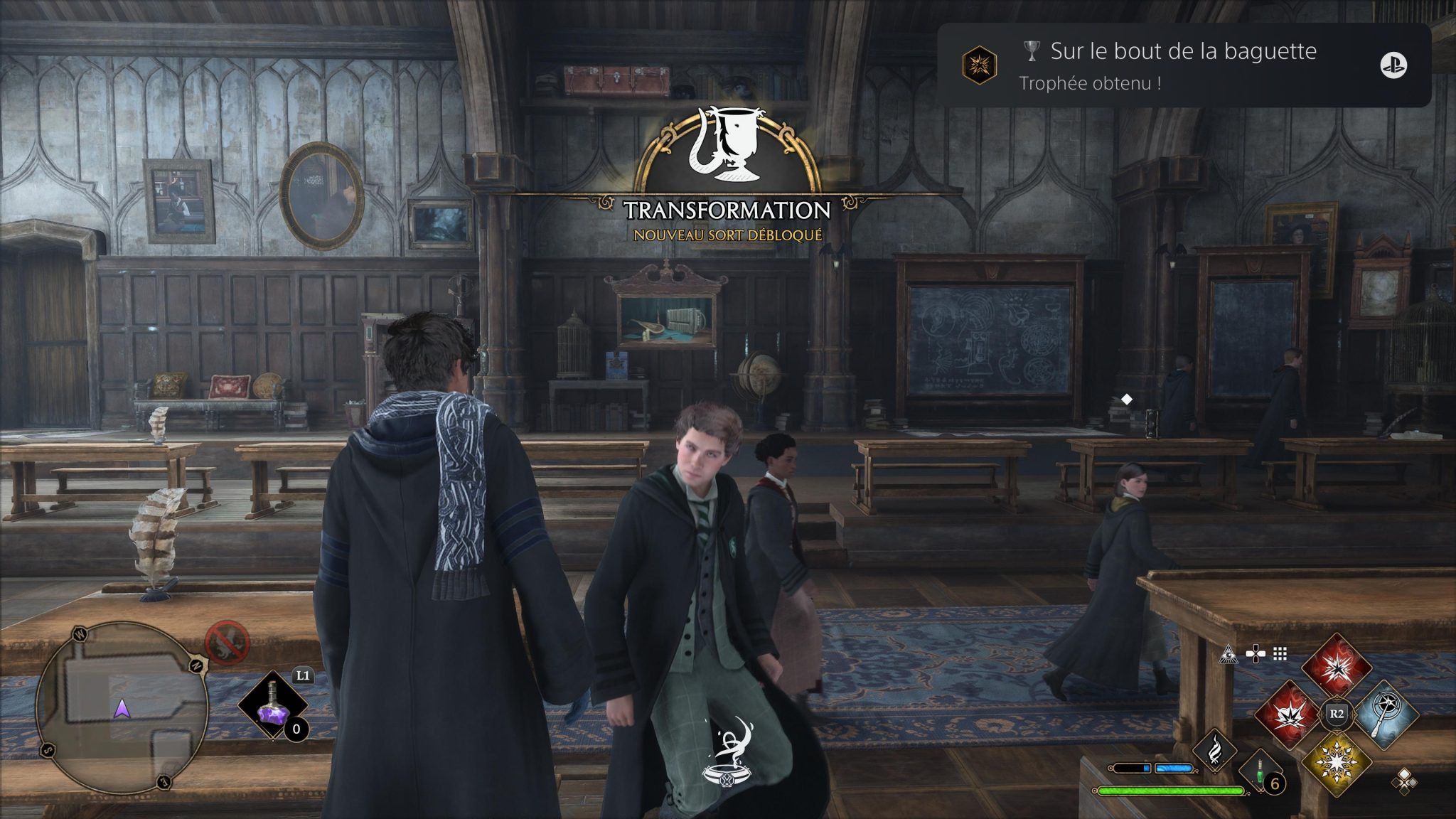Image resolution: width=1456 pixels, height=819 pixels.
Task: Click the trophy cup icon in the notification
Action: [1032, 50]
